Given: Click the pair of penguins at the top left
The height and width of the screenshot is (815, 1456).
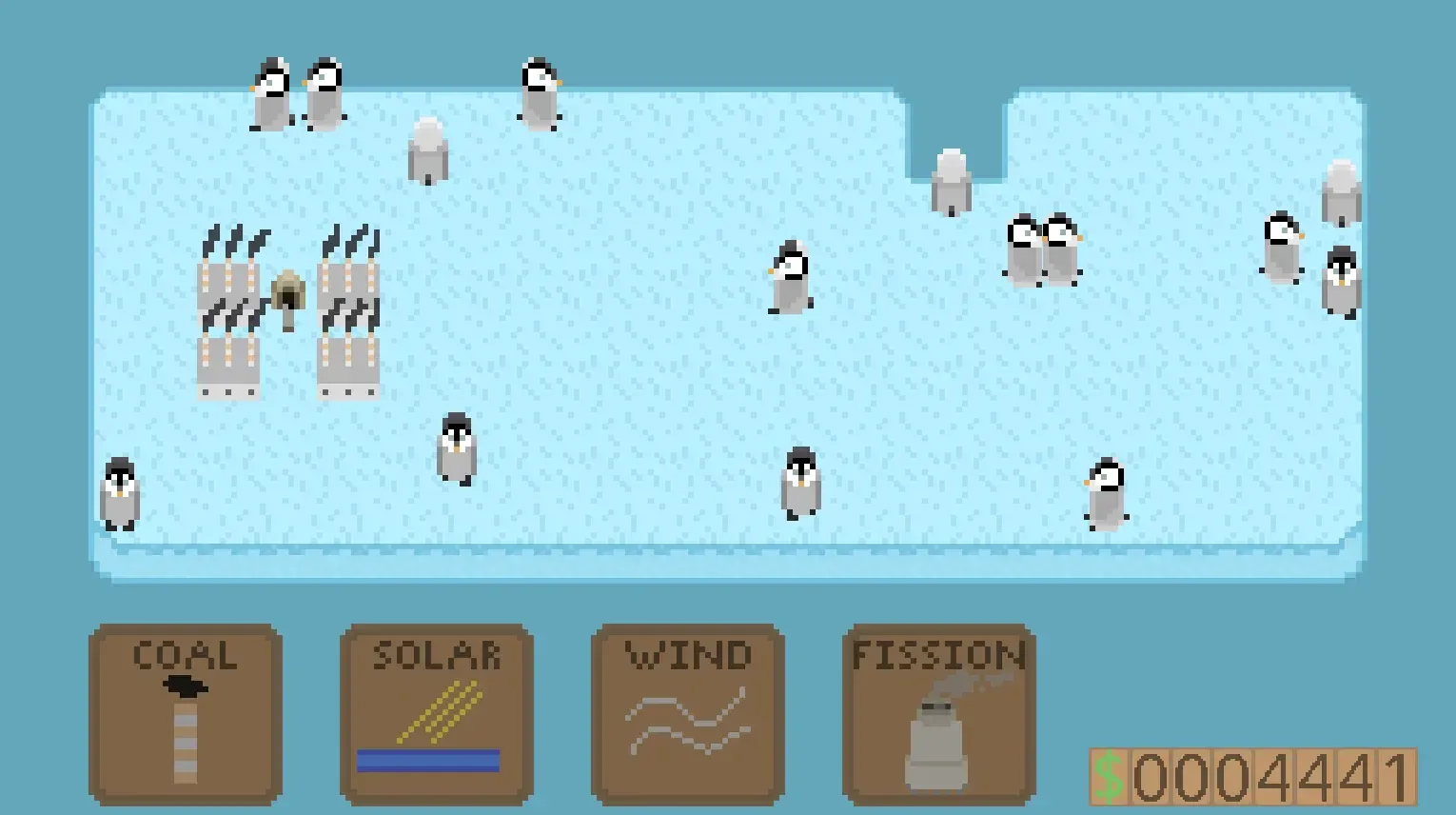Looking at the screenshot, I should pyautogui.click(x=295, y=95).
